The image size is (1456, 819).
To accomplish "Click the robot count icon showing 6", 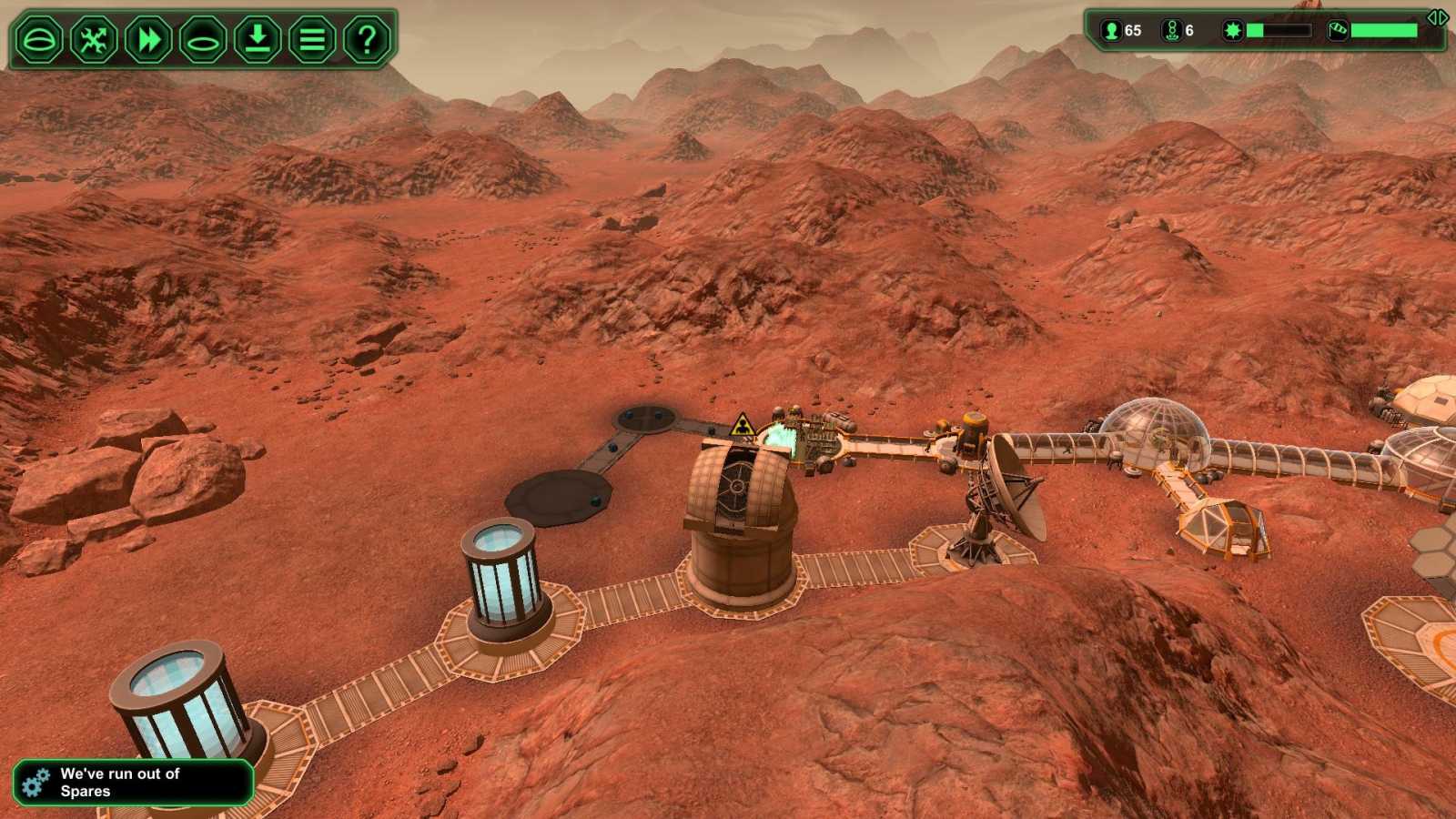I will (x=1172, y=30).
